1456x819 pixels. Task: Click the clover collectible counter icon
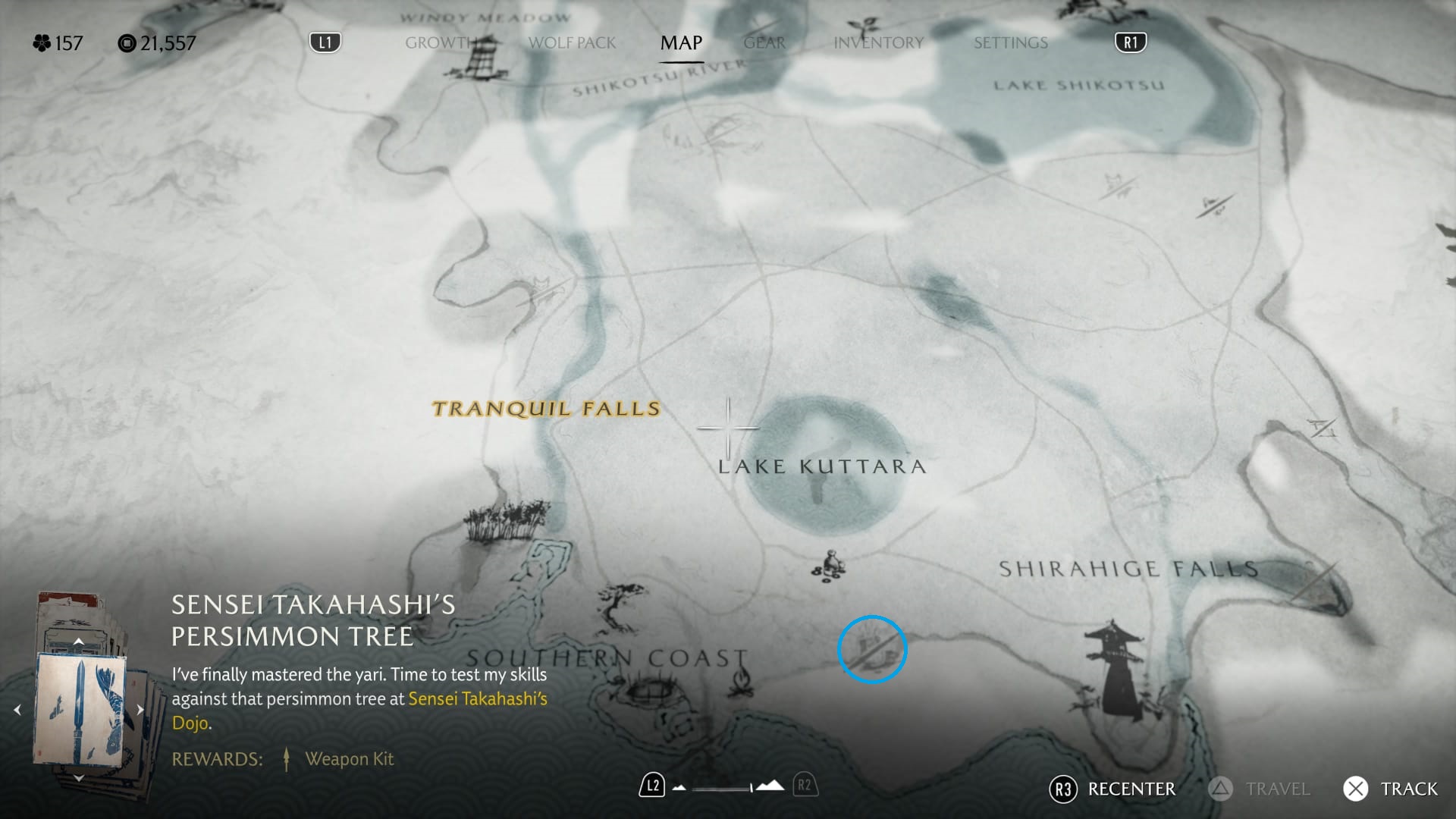42,43
